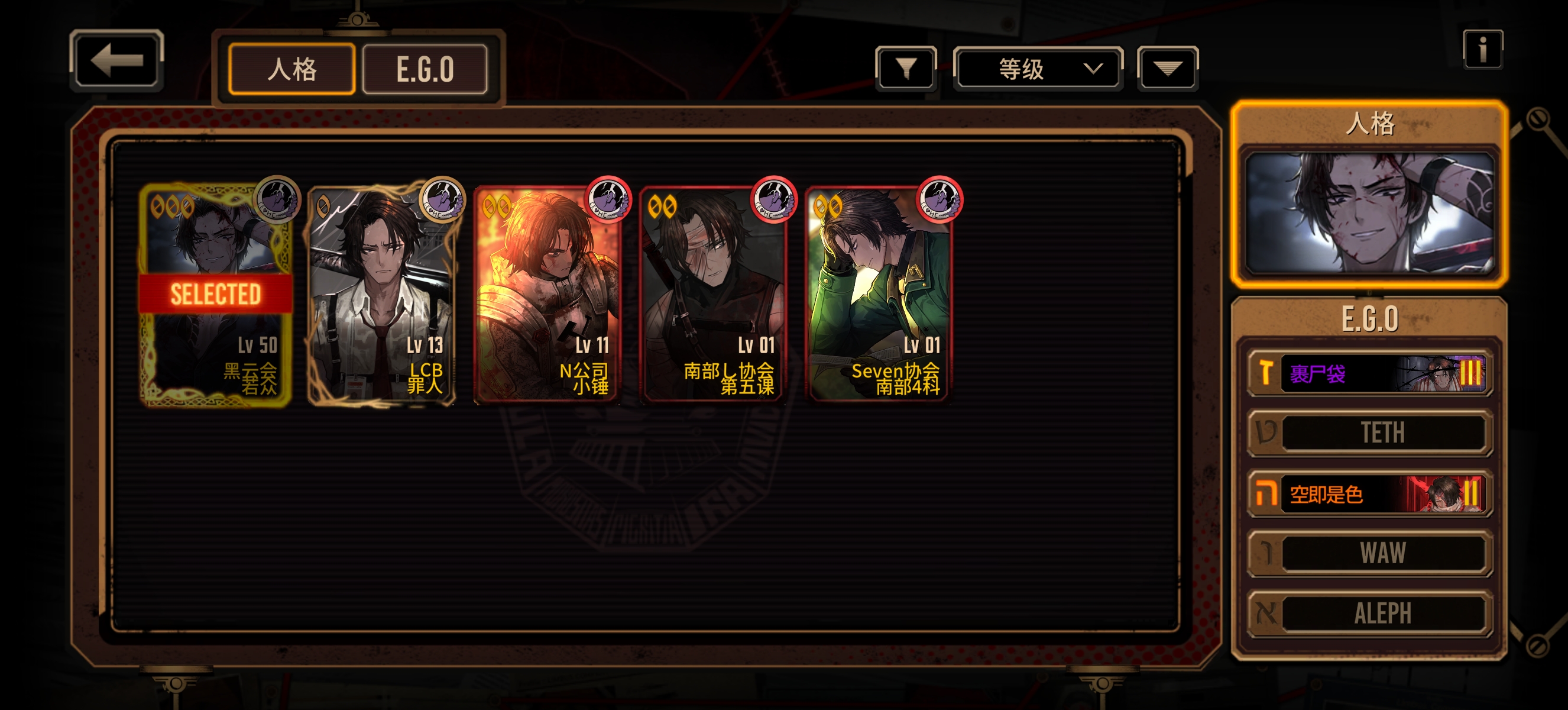
Task: Select the 裹尸袋 E.G.O slot
Action: point(1369,373)
